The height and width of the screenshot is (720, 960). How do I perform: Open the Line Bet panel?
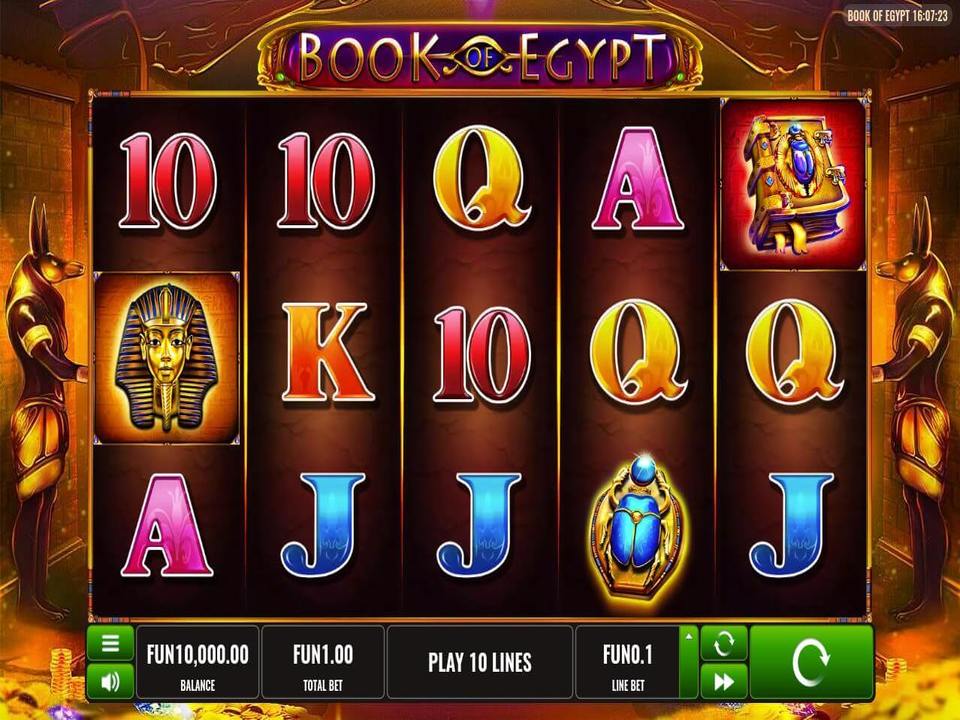tap(627, 662)
